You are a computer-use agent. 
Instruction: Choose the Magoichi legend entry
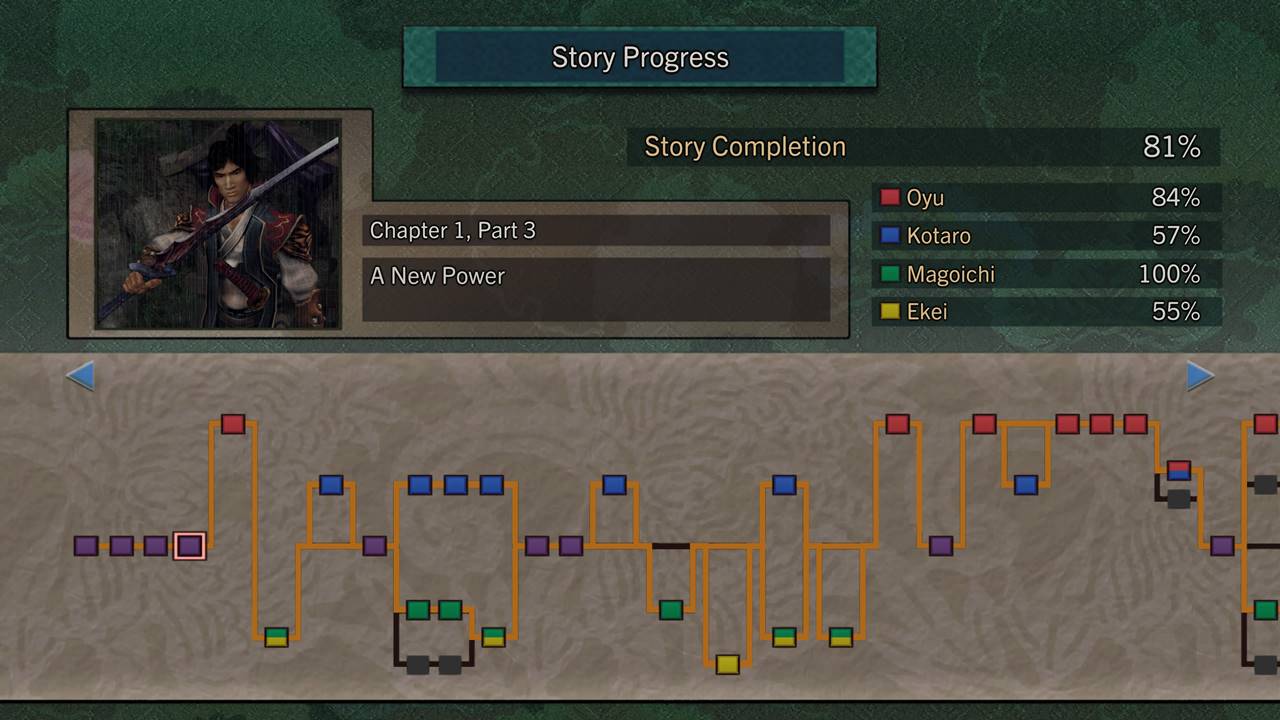tap(1047, 274)
